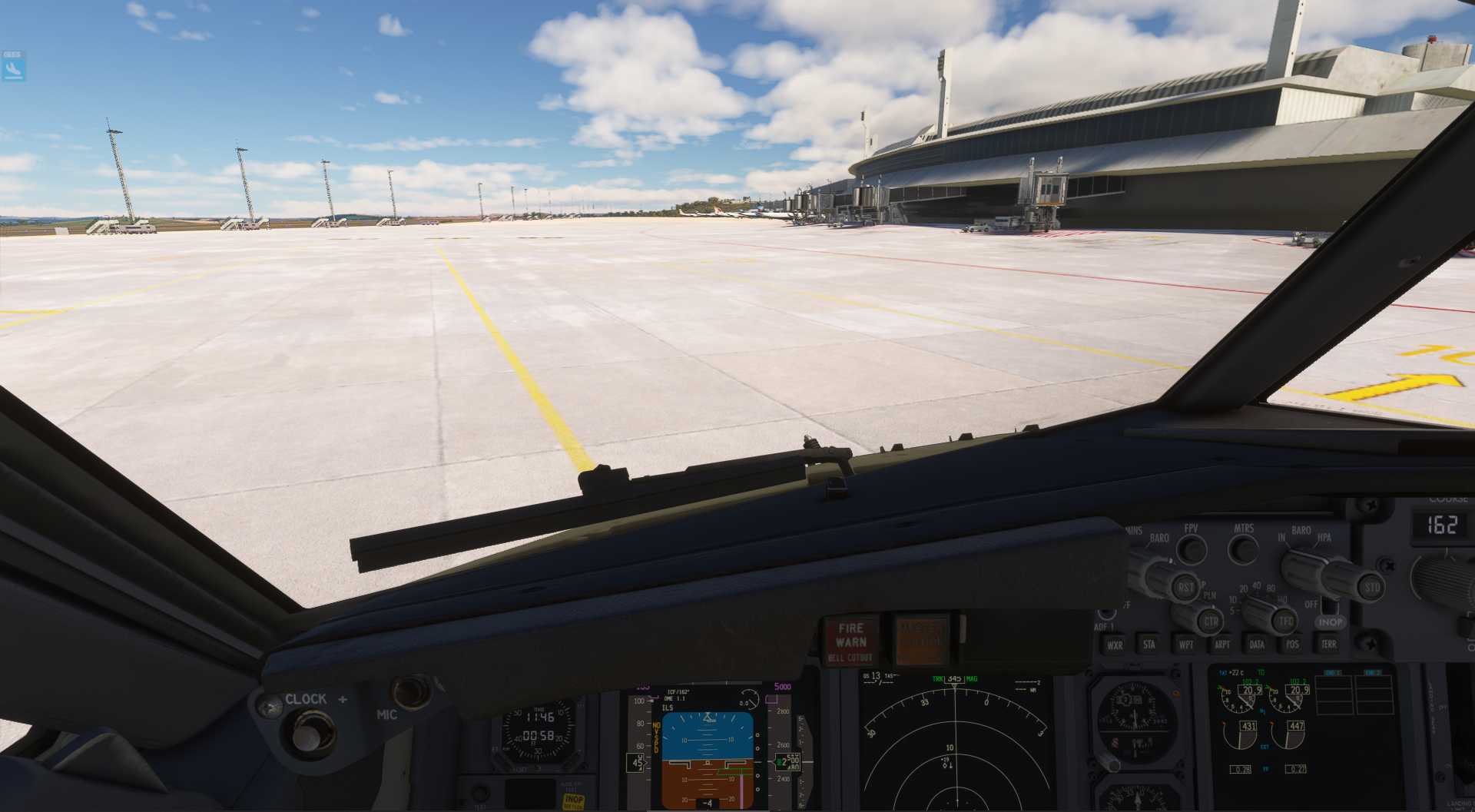Toggle the ARPT airports map button
Image resolution: width=1475 pixels, height=812 pixels.
point(1221,645)
